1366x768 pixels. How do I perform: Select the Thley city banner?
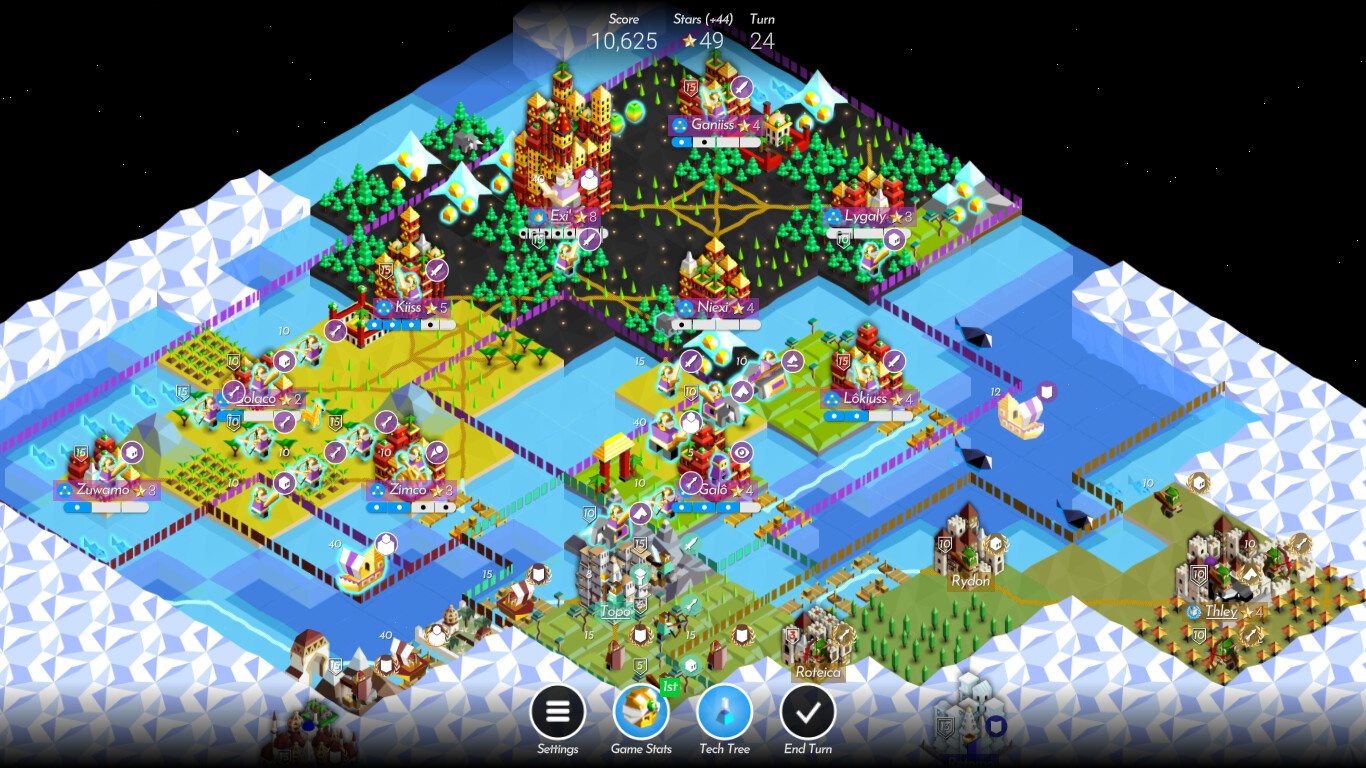pos(1225,611)
